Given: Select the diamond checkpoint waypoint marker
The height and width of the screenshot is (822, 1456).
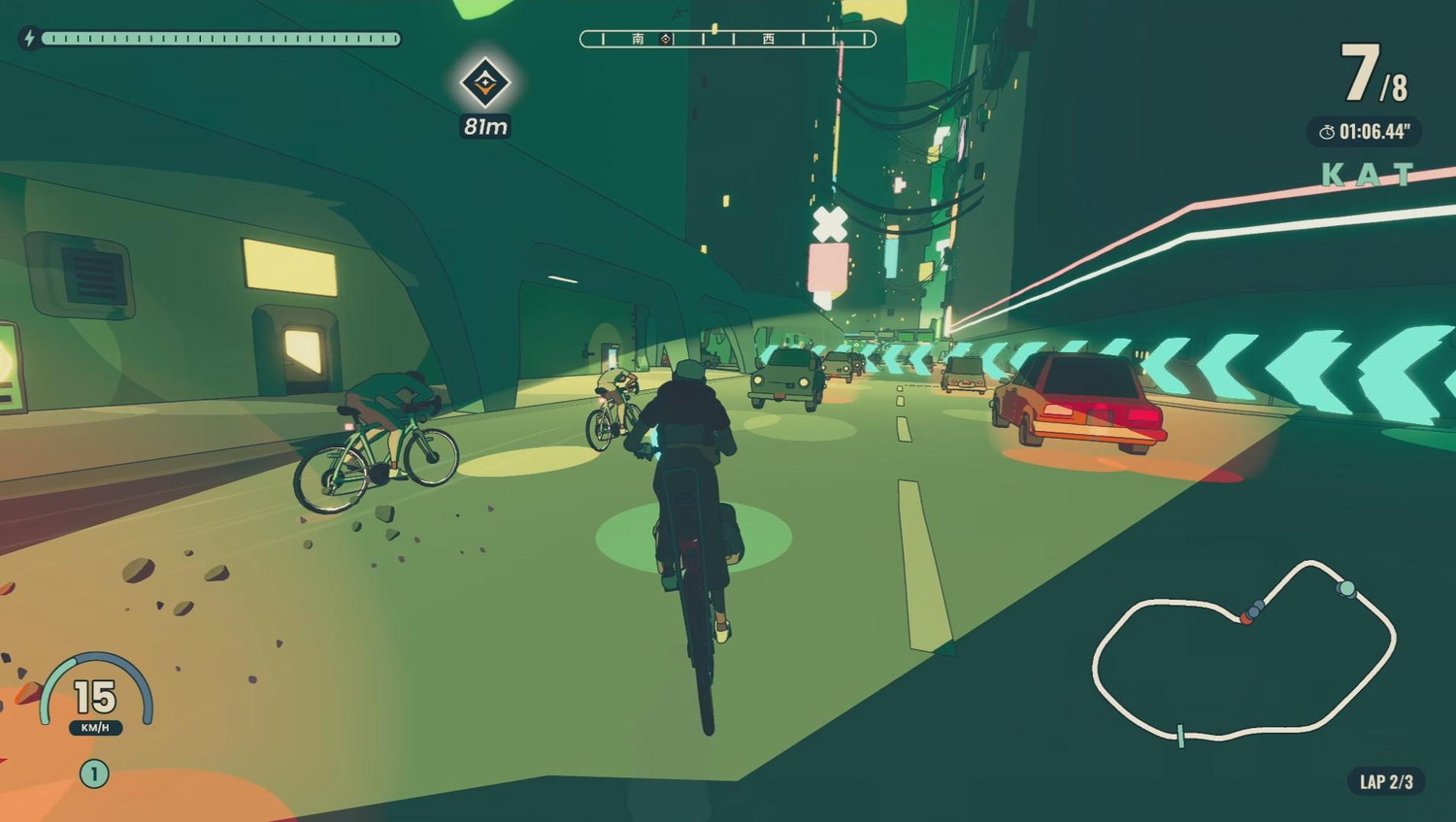Looking at the screenshot, I should 484,82.
